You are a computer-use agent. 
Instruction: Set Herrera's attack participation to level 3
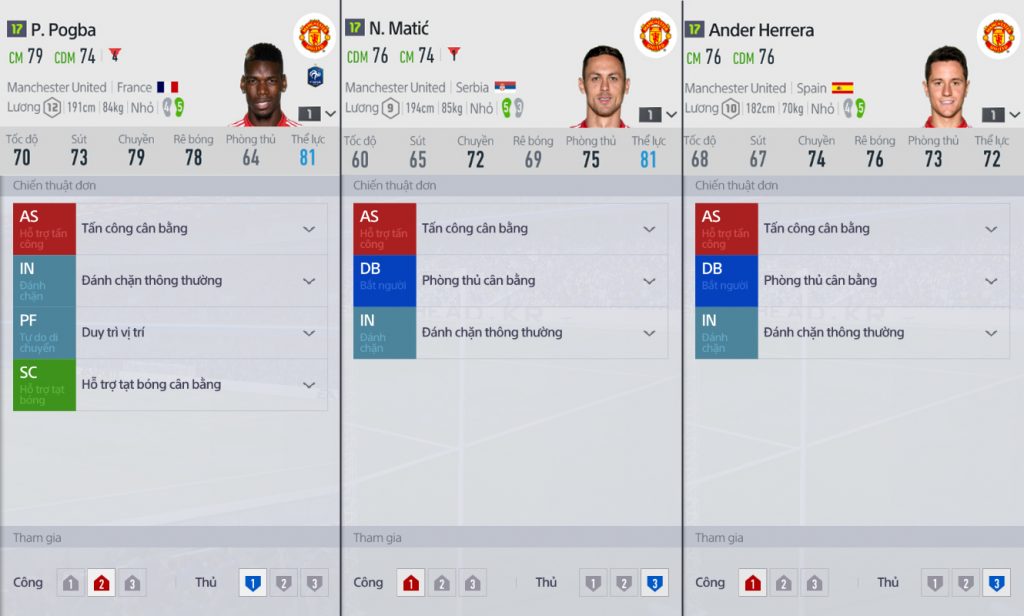point(814,583)
